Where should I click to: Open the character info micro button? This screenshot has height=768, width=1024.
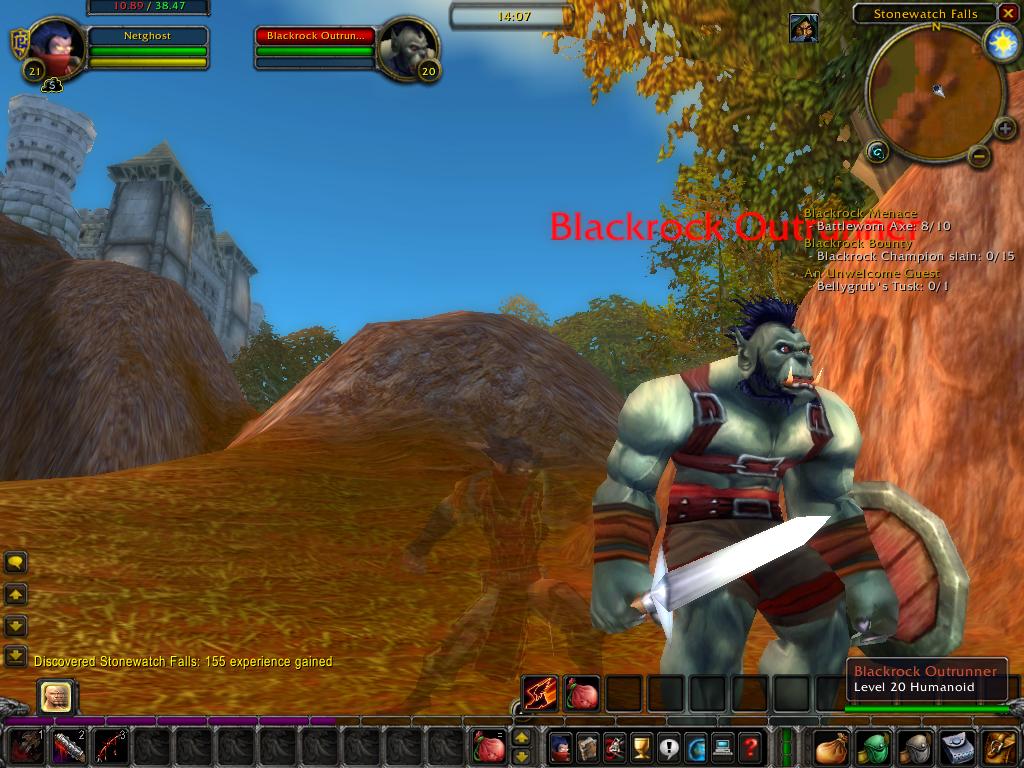pos(561,747)
